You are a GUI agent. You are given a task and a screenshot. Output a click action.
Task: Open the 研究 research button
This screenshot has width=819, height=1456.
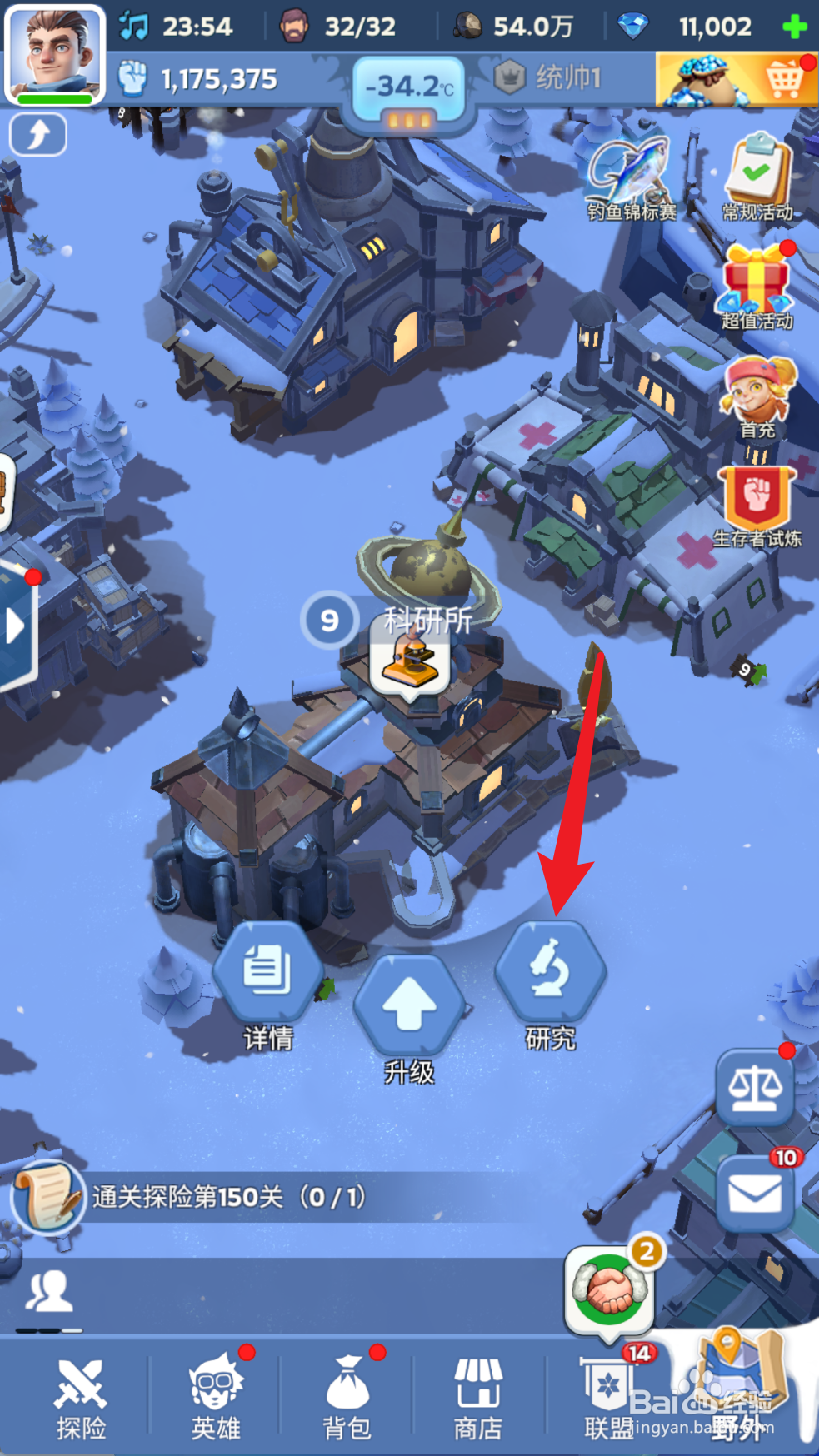click(550, 973)
